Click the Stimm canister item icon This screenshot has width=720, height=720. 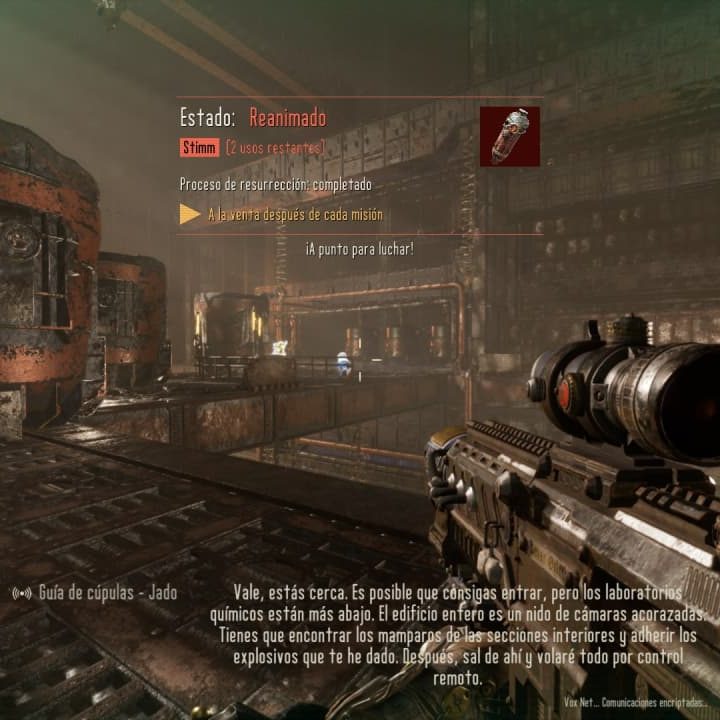click(x=509, y=136)
